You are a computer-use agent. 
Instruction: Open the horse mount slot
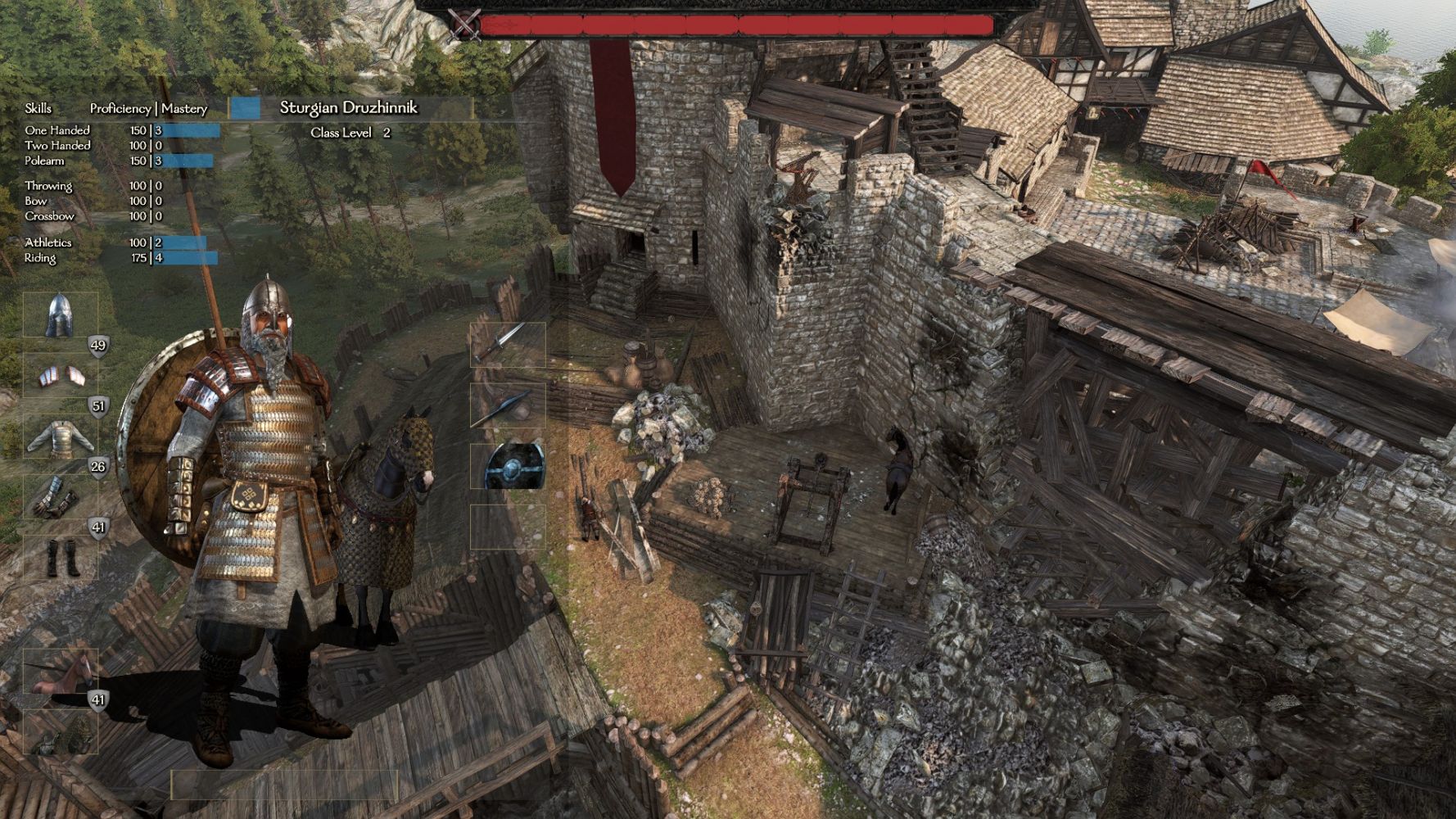click(60, 672)
